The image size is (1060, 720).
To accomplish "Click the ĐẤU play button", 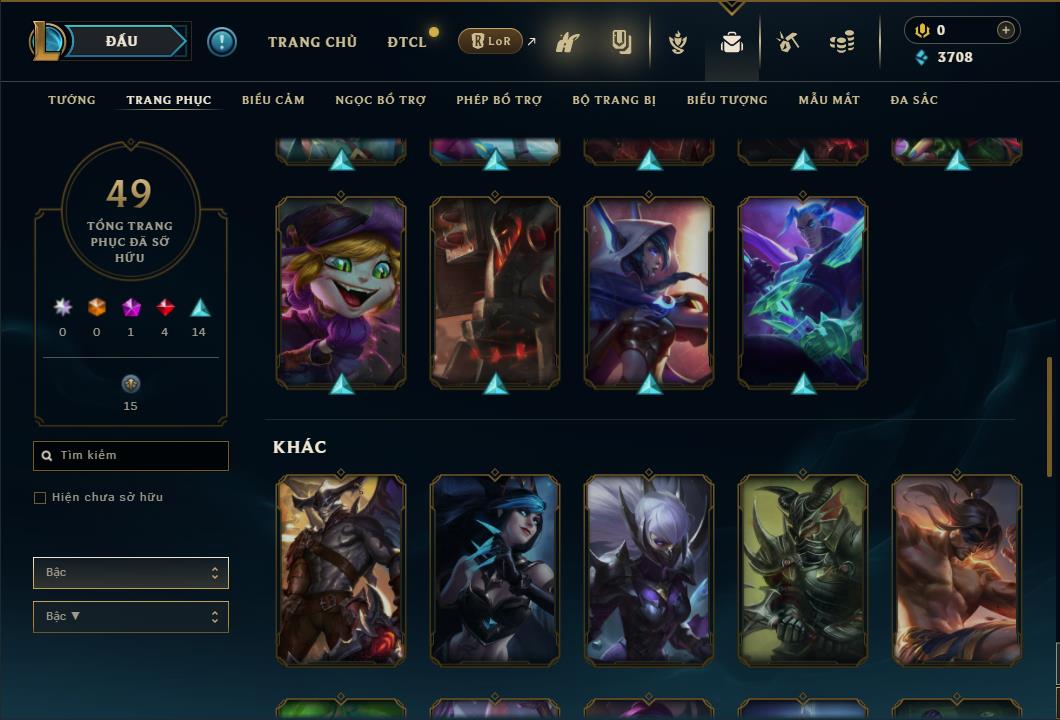I will (122, 41).
